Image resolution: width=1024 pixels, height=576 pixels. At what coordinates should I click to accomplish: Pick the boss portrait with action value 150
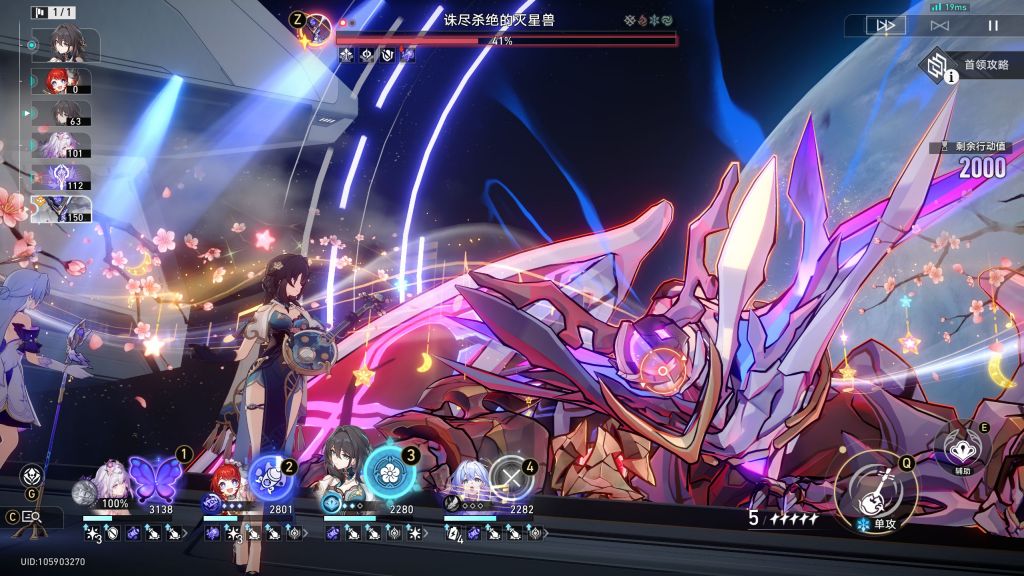click(66, 209)
